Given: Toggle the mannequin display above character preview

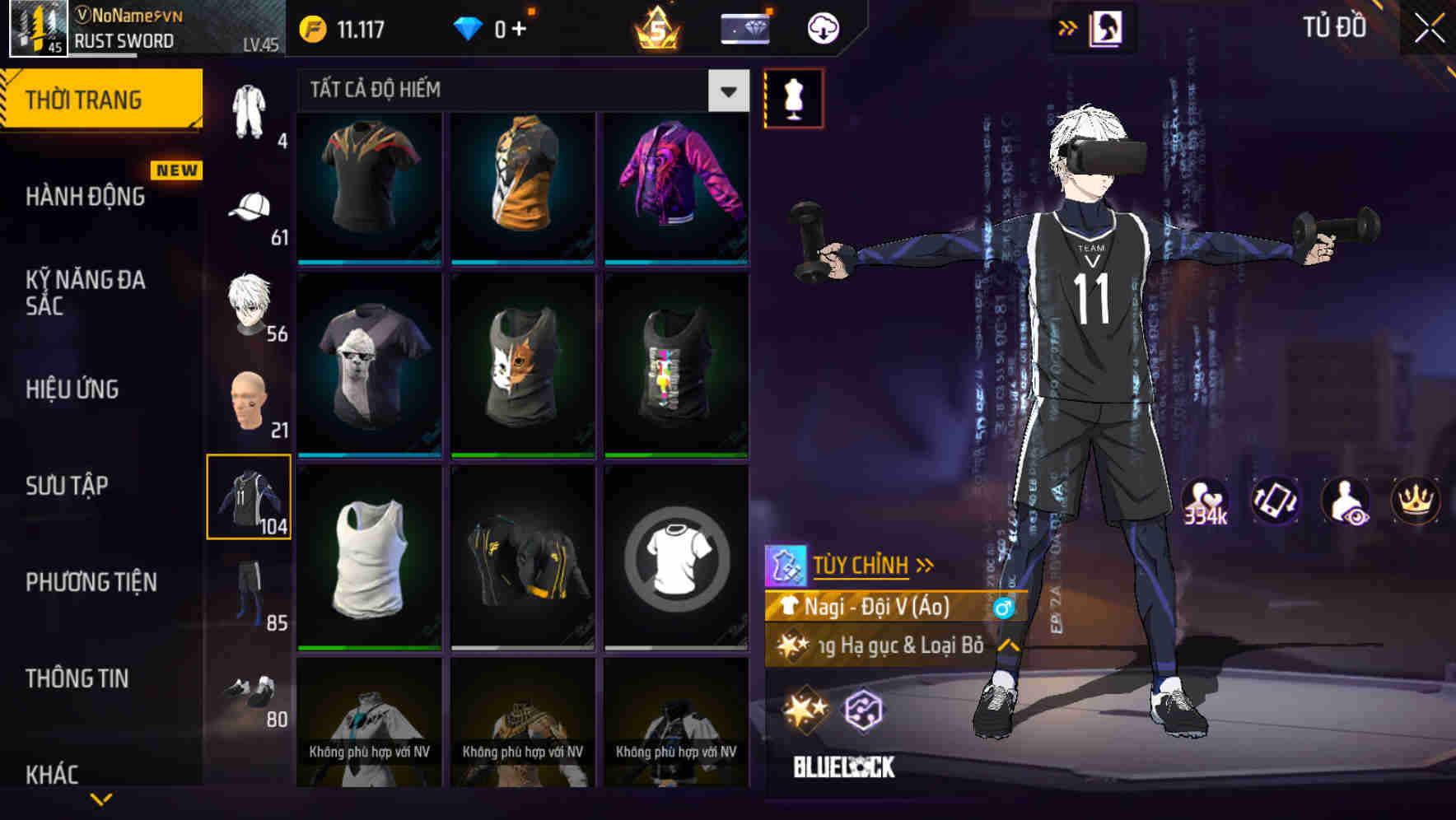Looking at the screenshot, I should (793, 97).
